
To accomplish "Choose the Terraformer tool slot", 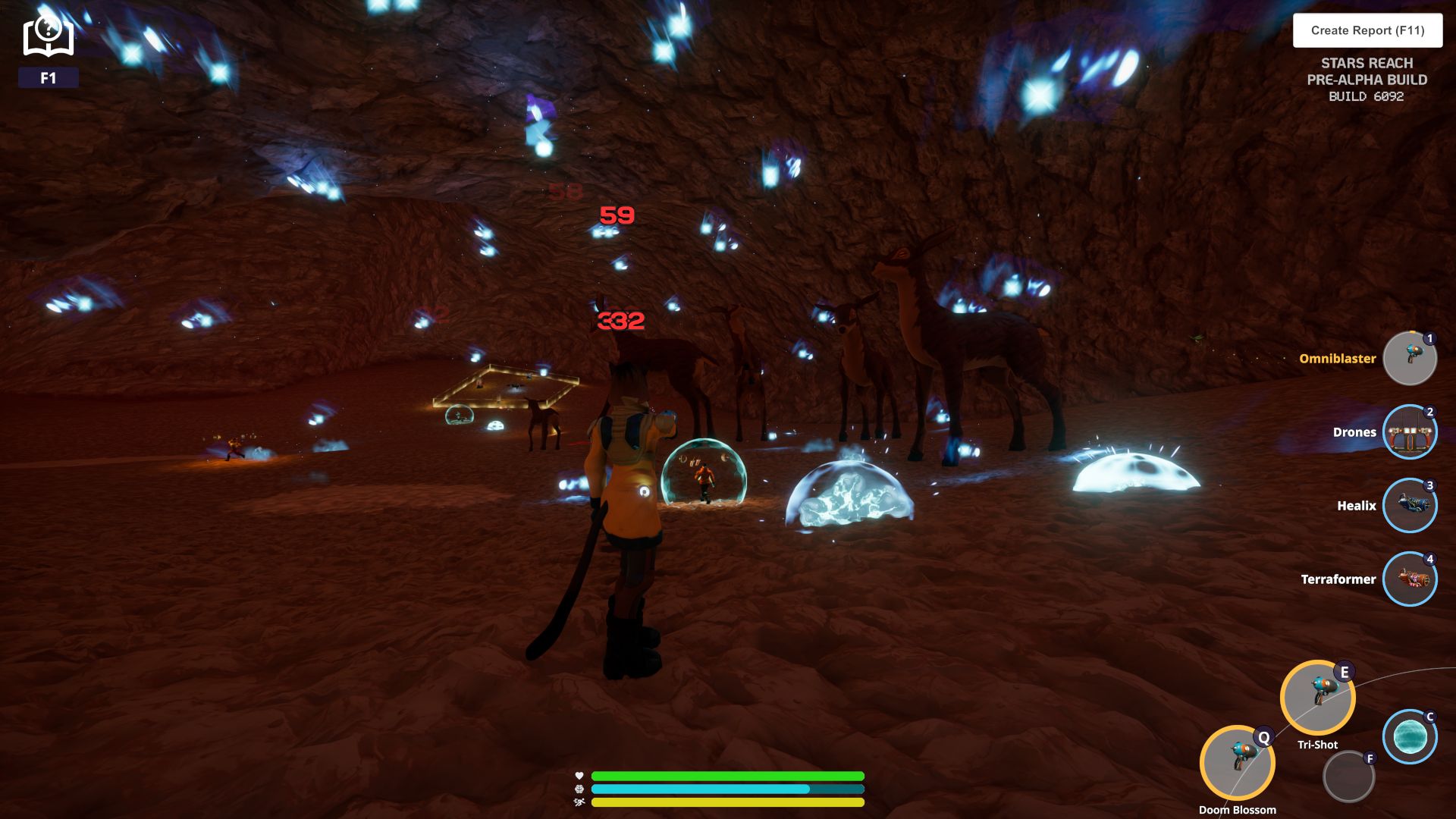I will tap(1409, 579).
